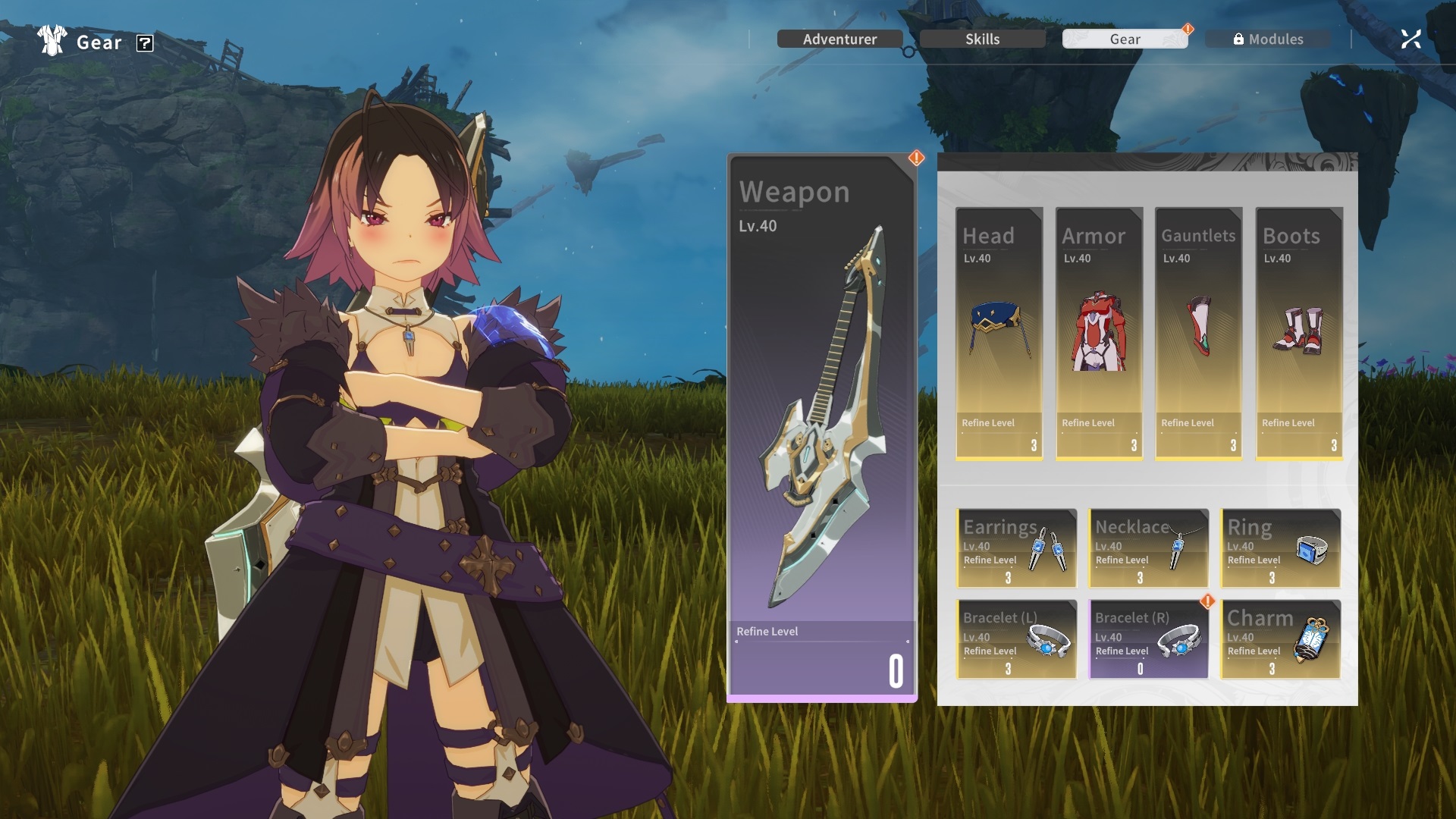
Task: Pick the Boots gear slot
Action: (1299, 334)
